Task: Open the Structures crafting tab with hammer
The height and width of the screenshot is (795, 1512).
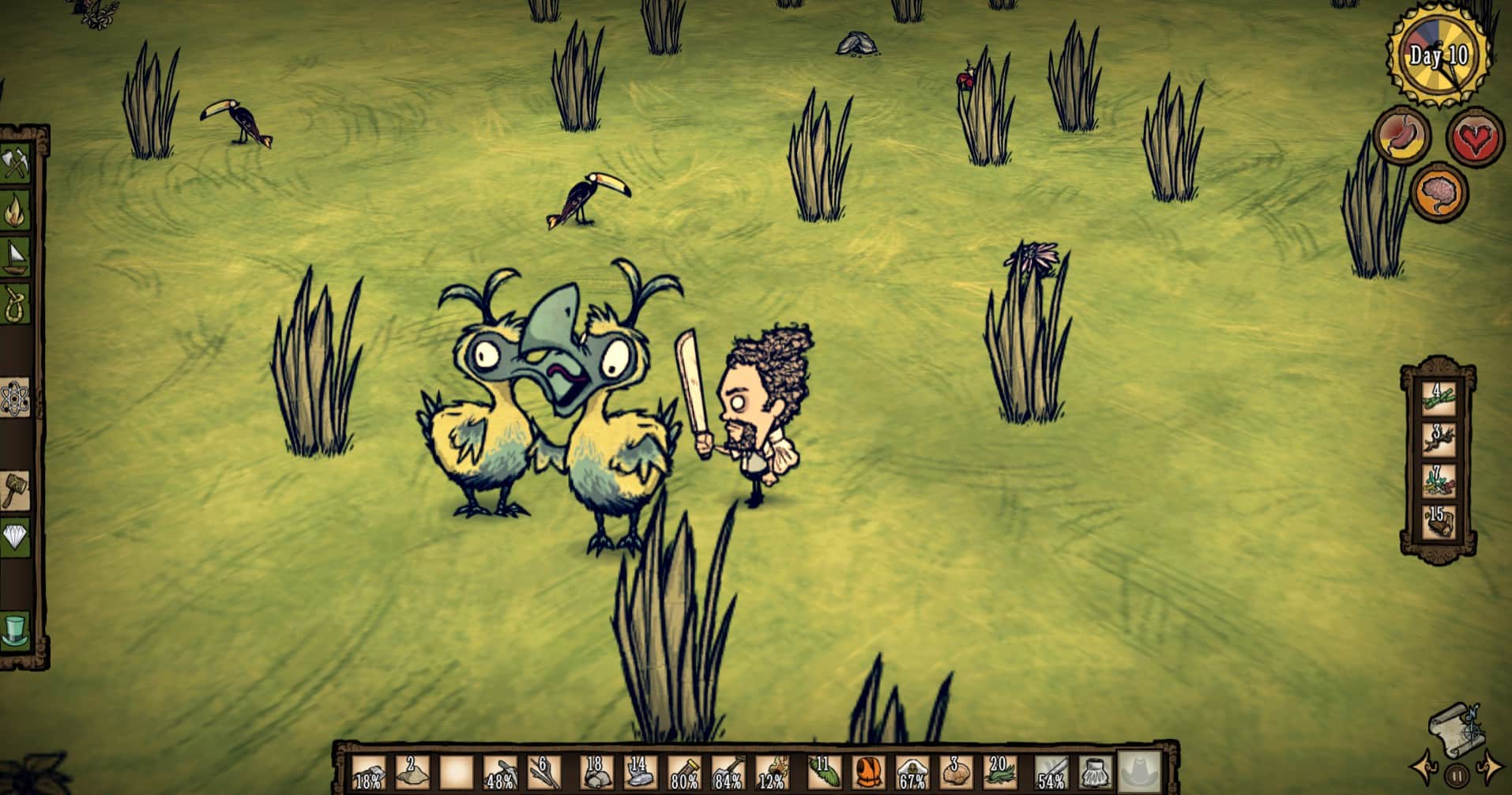Action: (16, 490)
